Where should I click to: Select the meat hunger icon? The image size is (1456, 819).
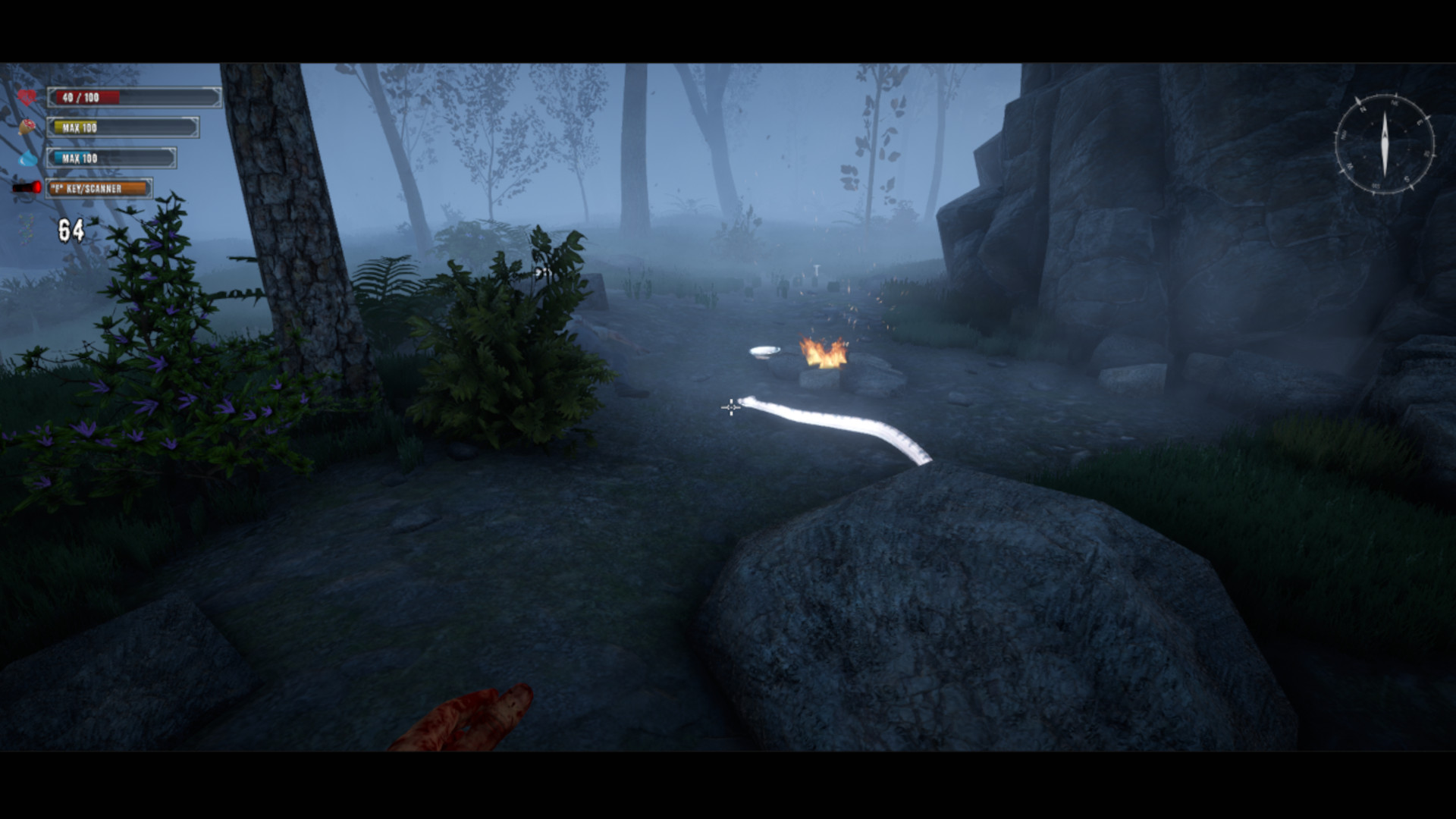(27, 126)
